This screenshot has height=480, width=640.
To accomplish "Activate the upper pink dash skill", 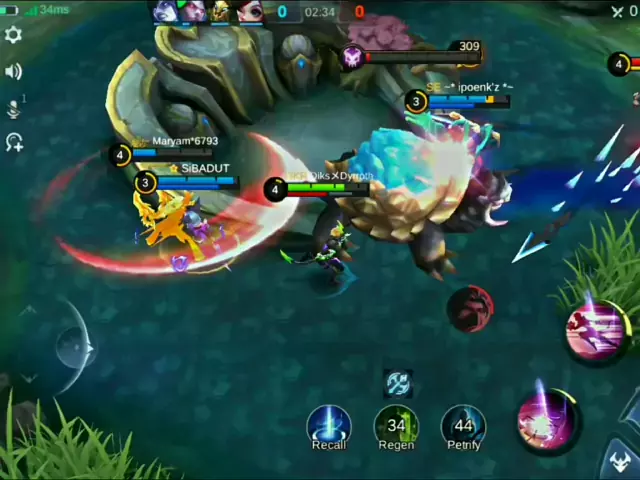I will click(x=594, y=332).
